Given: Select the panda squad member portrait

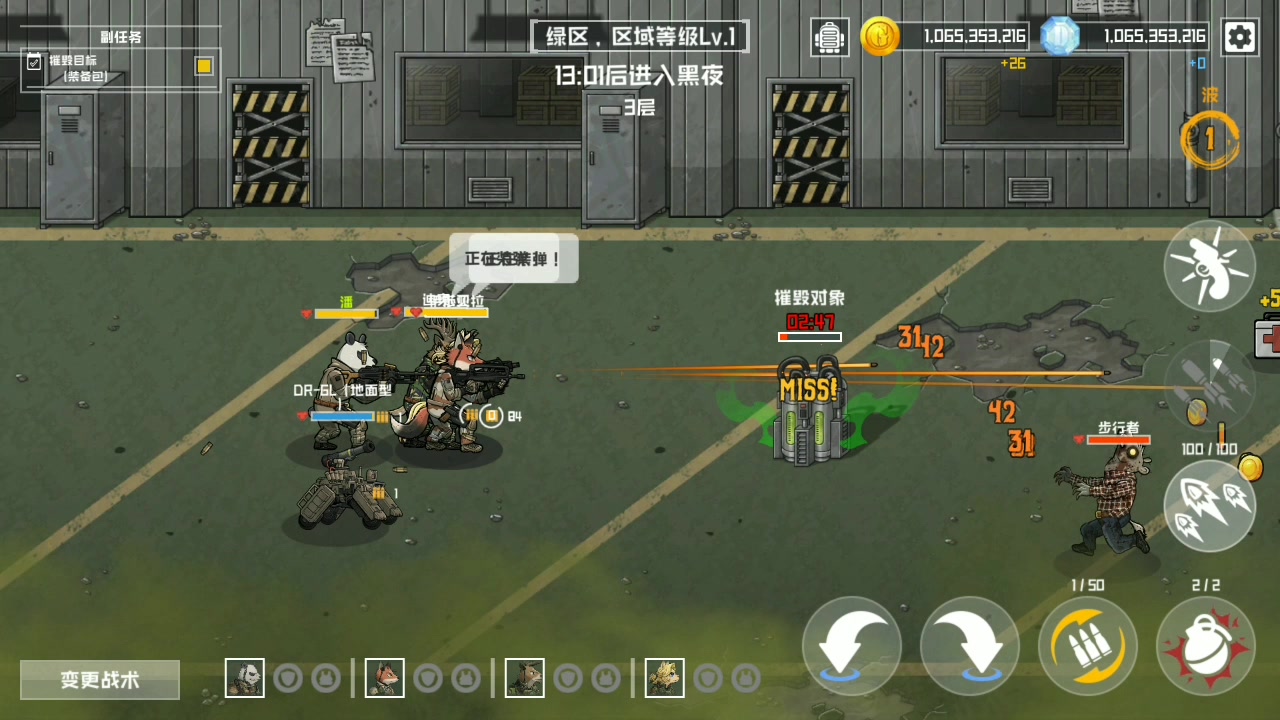Looking at the screenshot, I should coord(244,677).
